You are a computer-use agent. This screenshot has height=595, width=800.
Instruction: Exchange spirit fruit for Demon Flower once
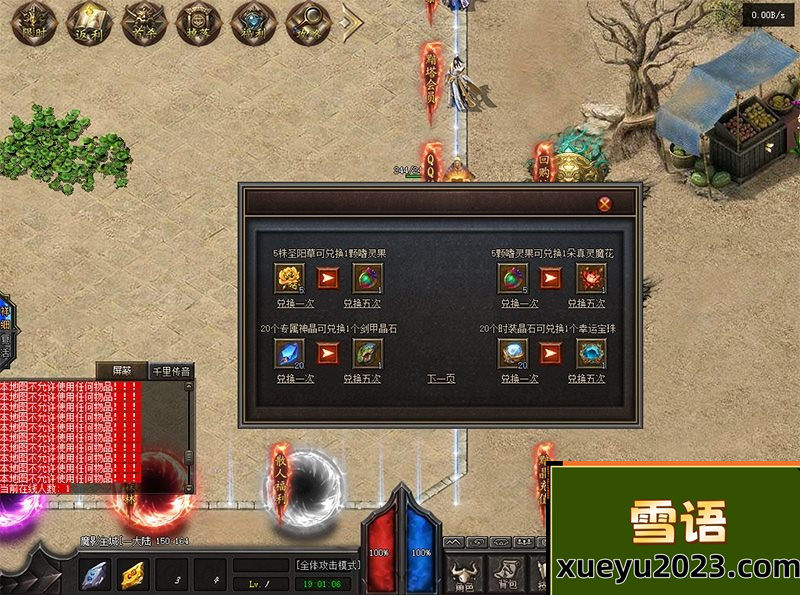coord(518,303)
